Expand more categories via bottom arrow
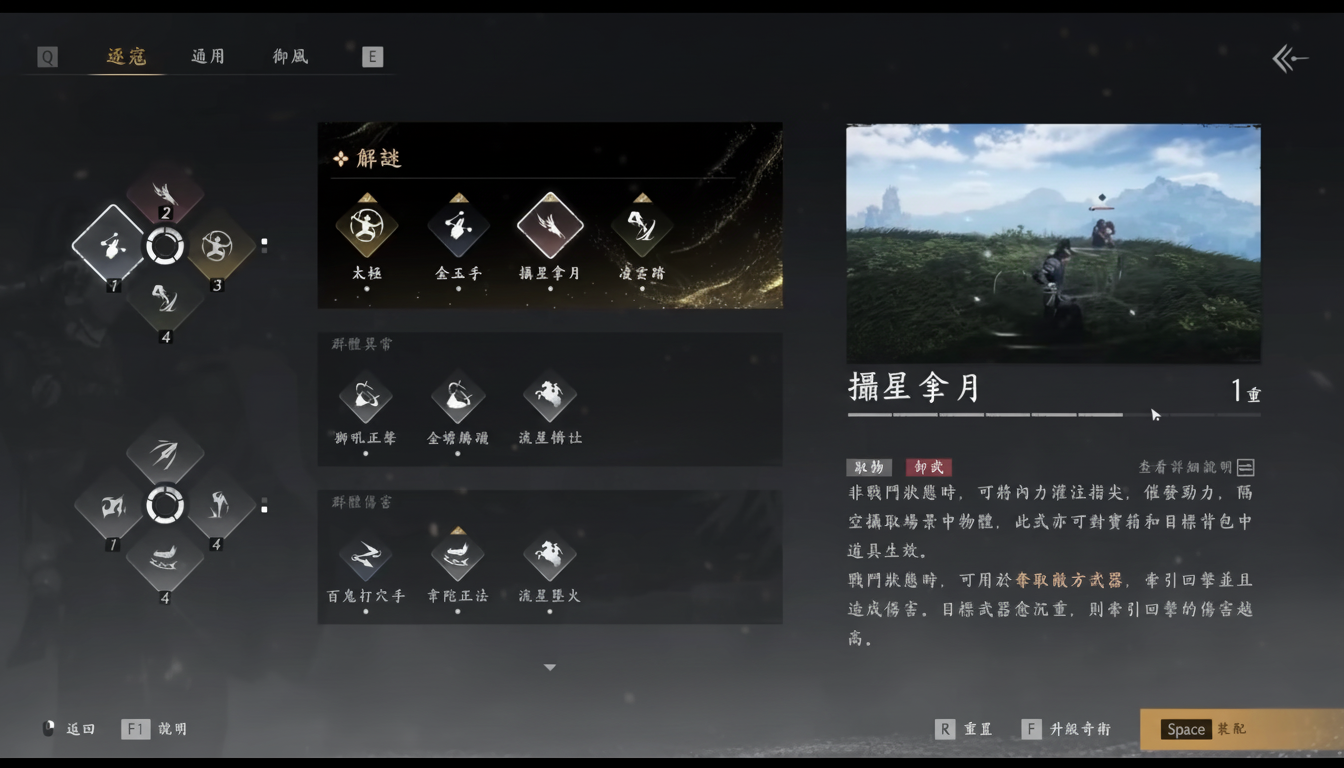 [x=549, y=666]
